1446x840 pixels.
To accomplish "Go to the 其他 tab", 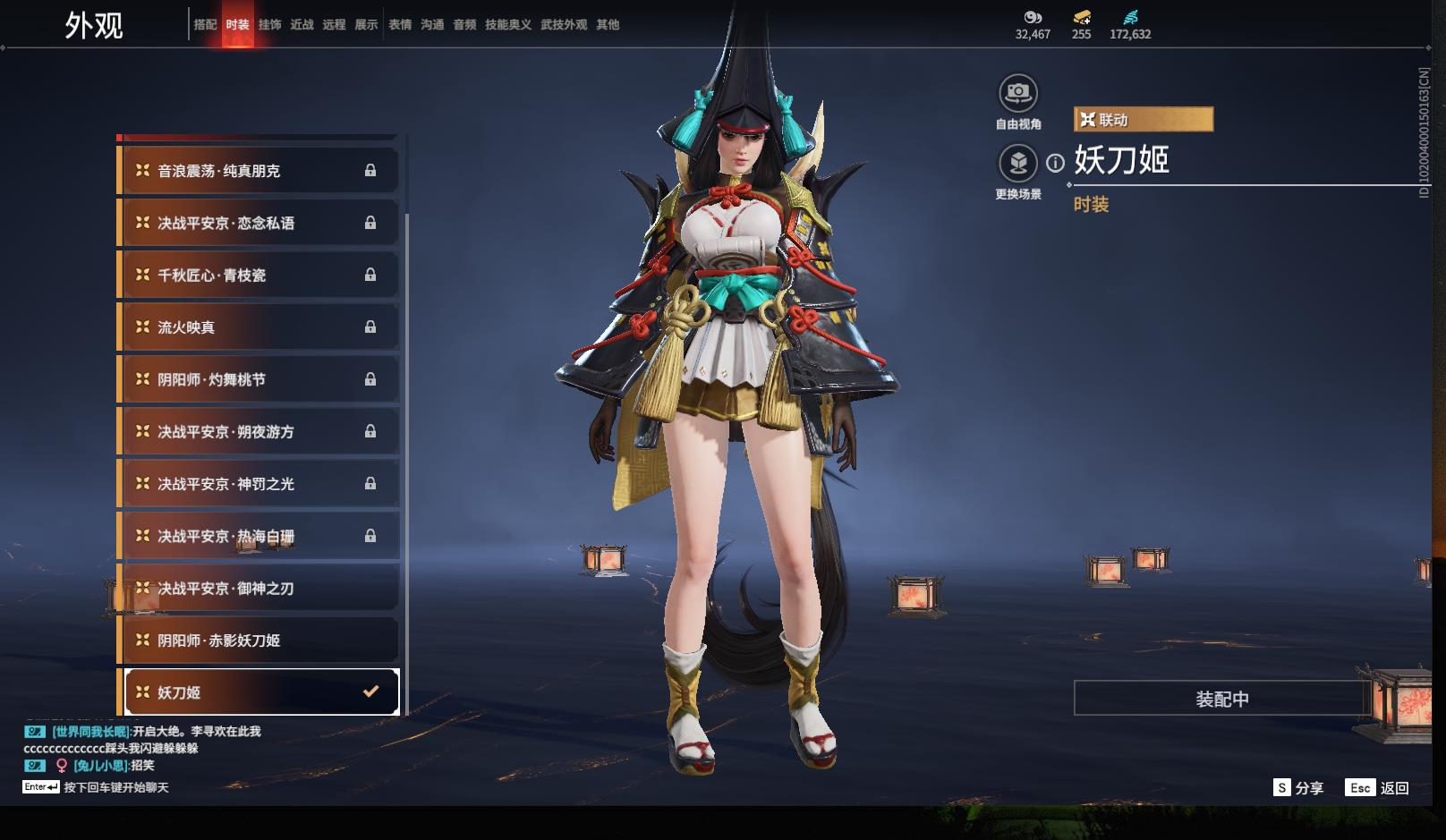I will tap(608, 25).
